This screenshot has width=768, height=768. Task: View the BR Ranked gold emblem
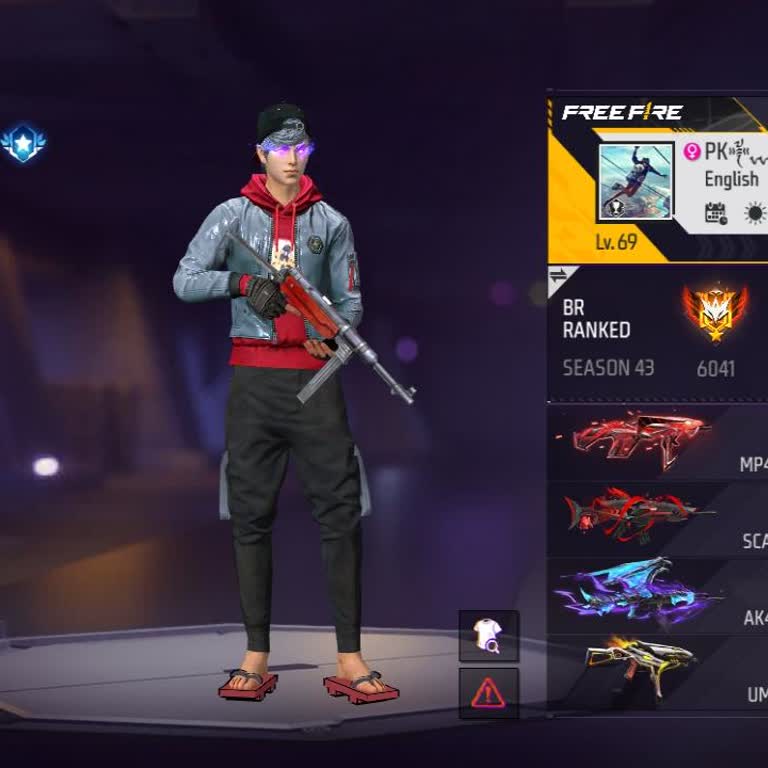(714, 312)
